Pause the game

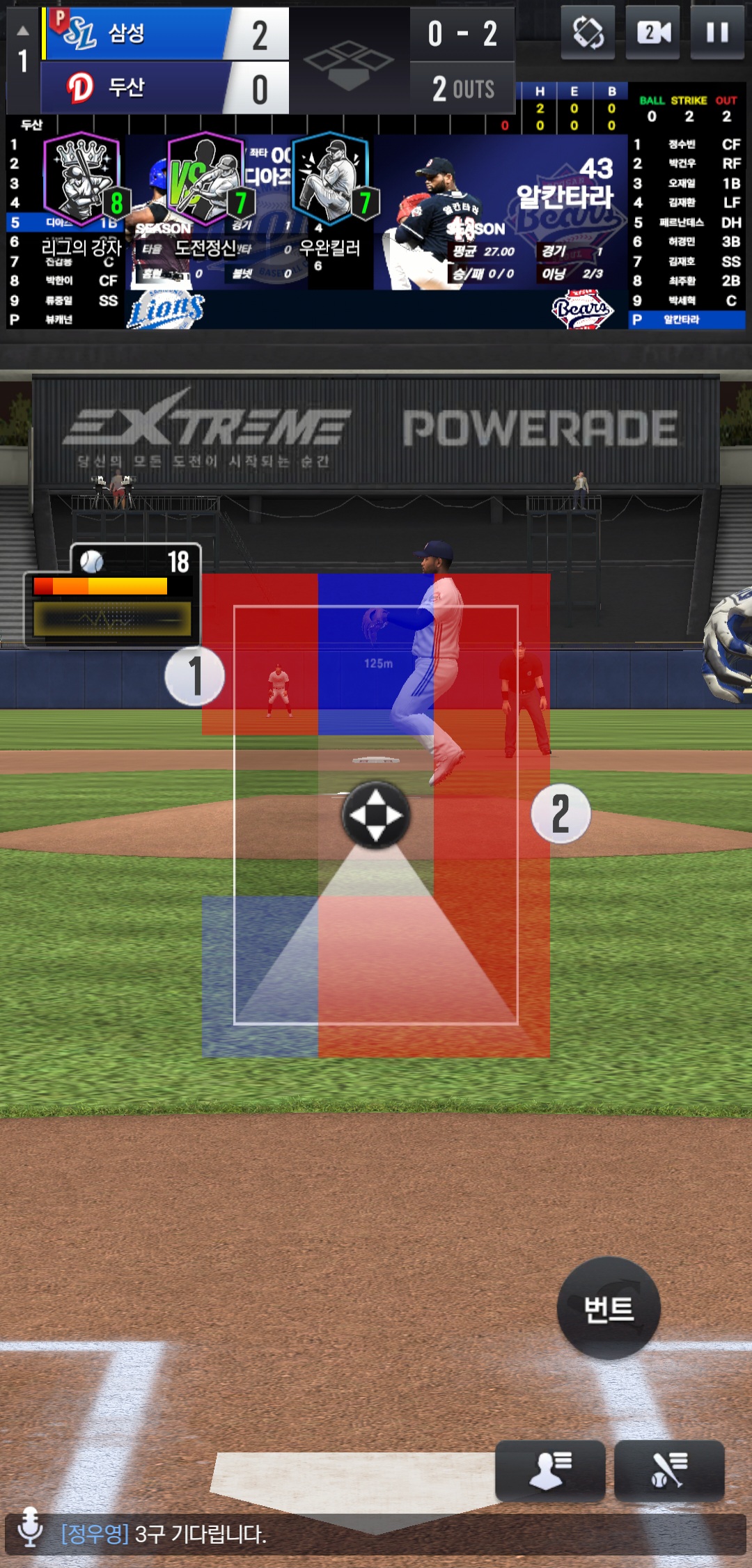717,32
